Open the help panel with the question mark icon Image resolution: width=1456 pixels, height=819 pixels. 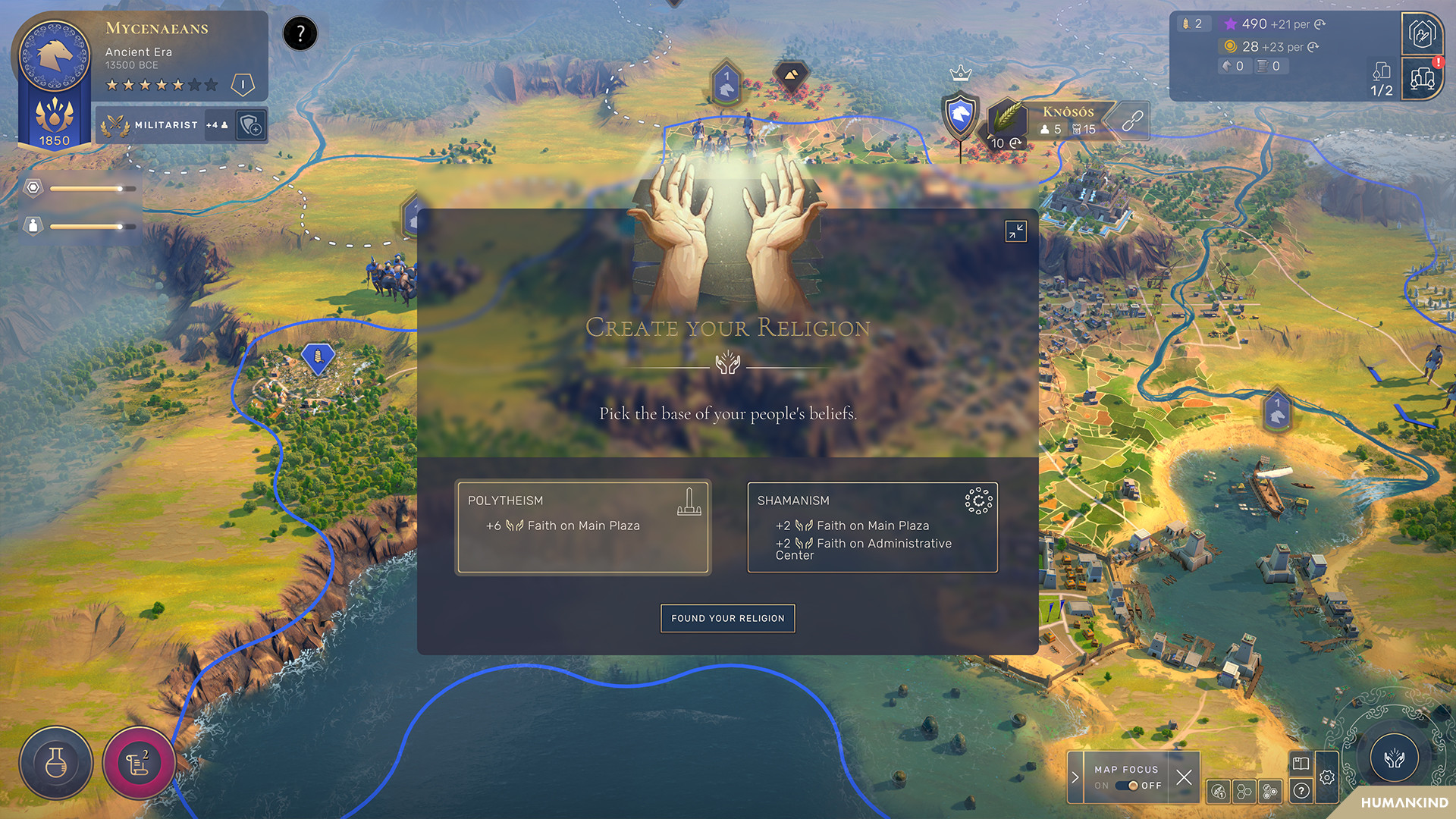pyautogui.click(x=1301, y=791)
